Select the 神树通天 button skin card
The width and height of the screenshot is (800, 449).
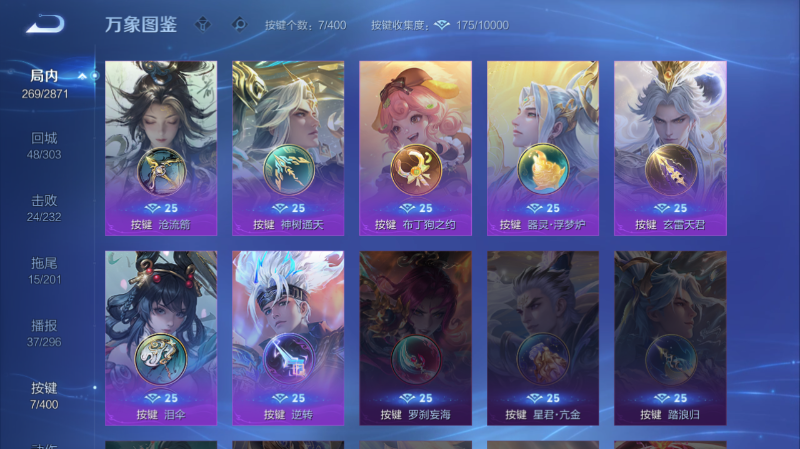tap(288, 148)
